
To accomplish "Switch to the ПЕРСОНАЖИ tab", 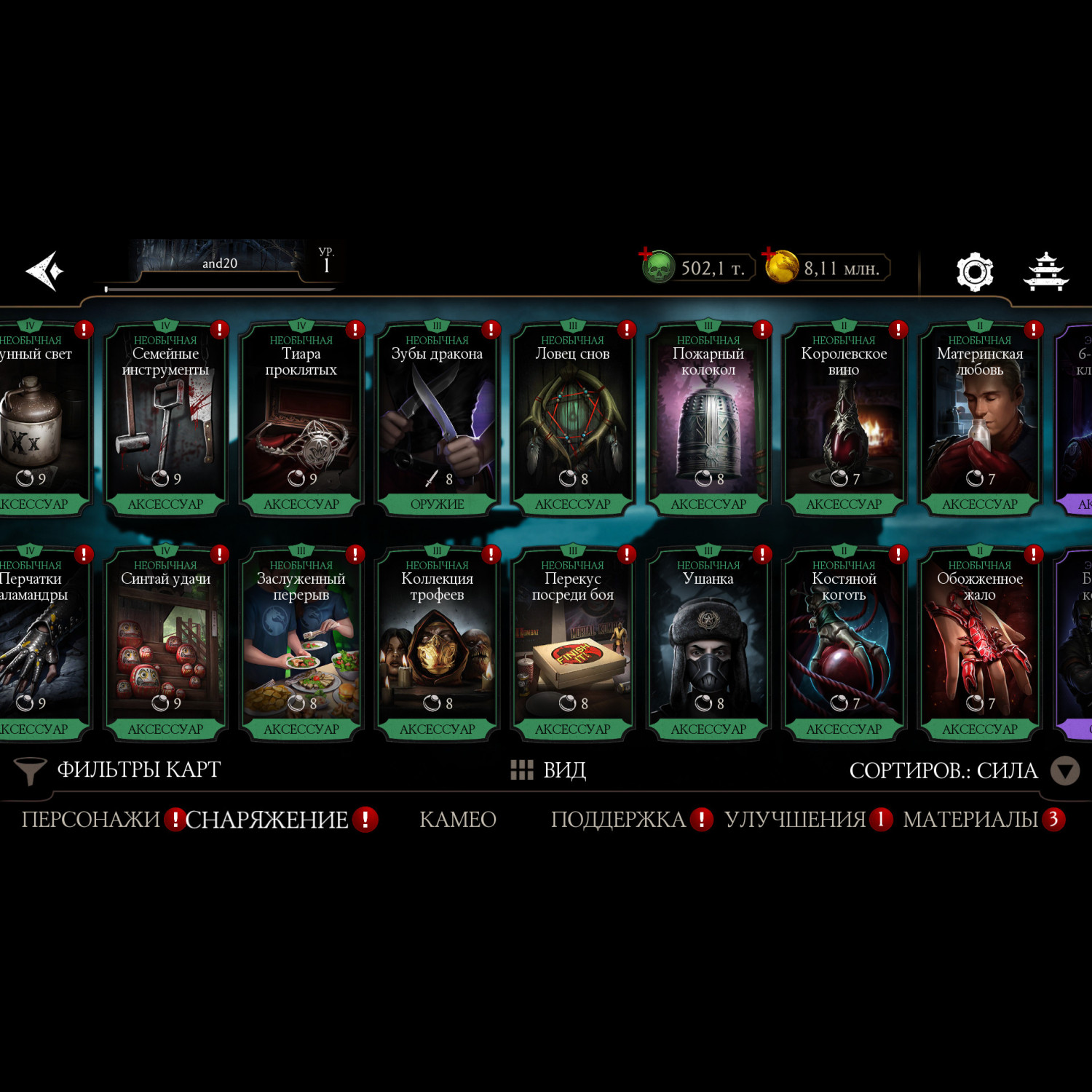I will [90, 820].
